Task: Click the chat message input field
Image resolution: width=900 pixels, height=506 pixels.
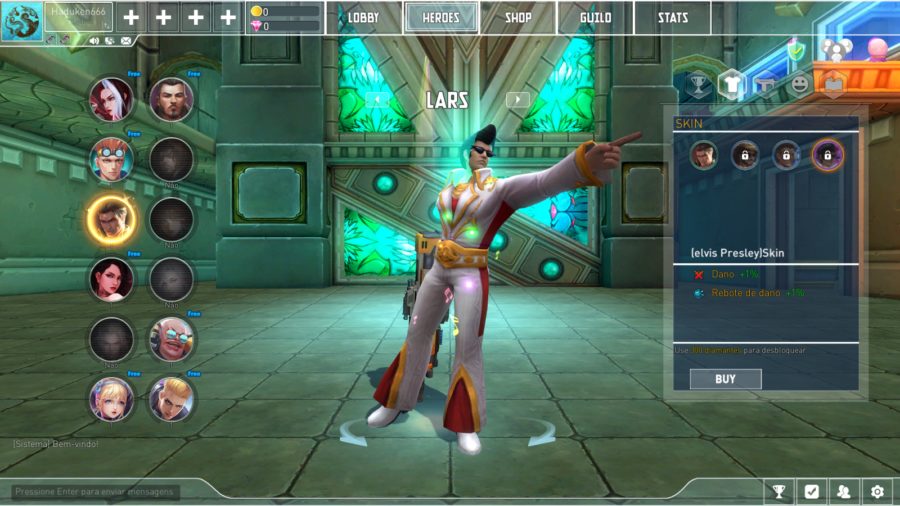Action: (x=95, y=491)
